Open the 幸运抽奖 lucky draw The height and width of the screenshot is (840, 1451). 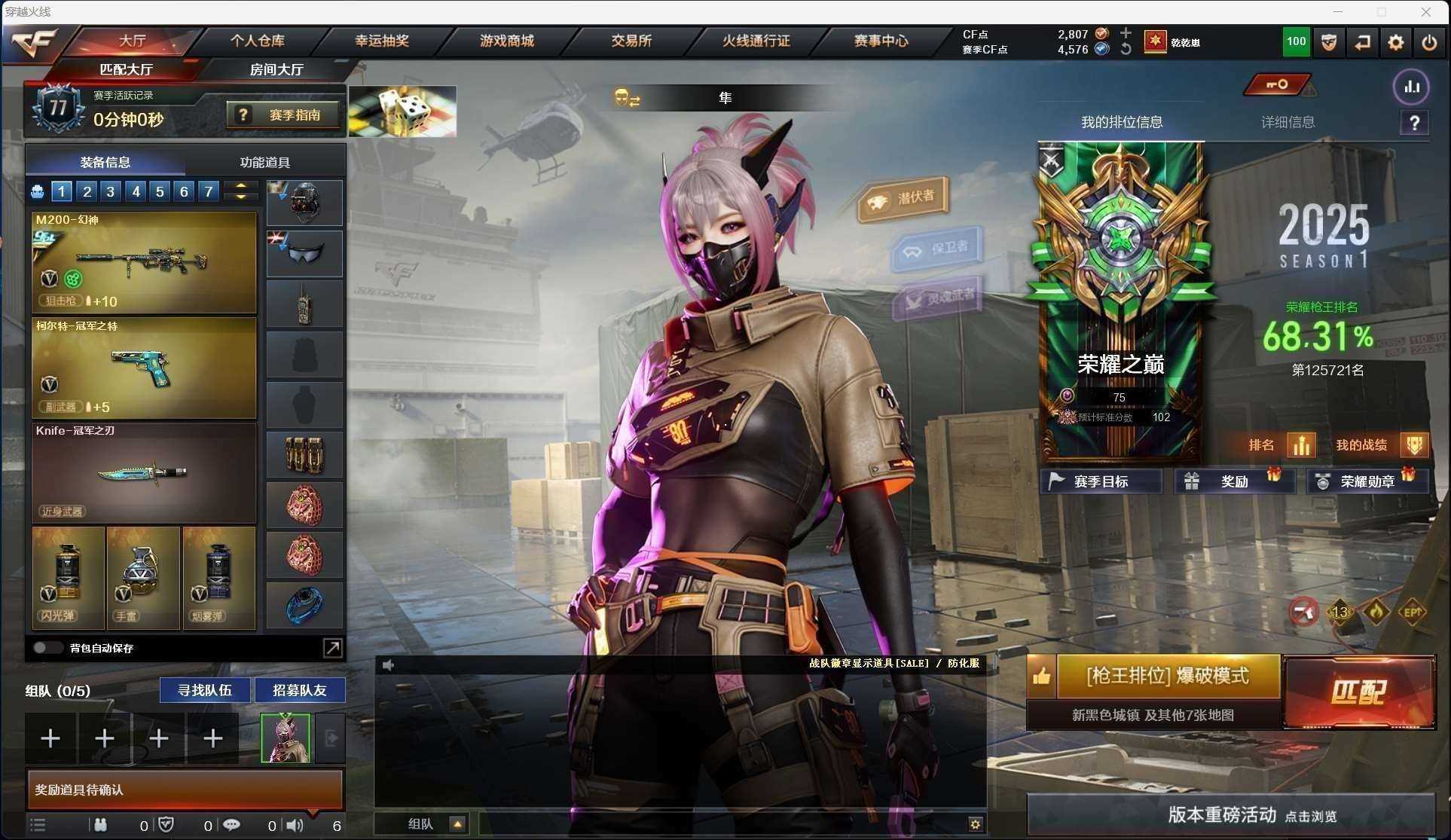[382, 41]
